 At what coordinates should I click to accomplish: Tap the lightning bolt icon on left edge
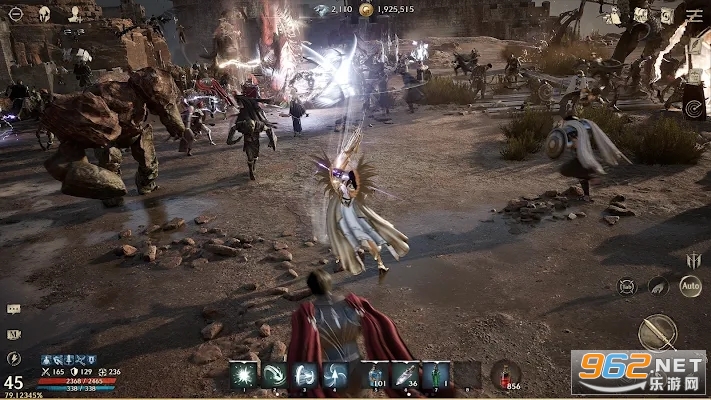pos(13,357)
